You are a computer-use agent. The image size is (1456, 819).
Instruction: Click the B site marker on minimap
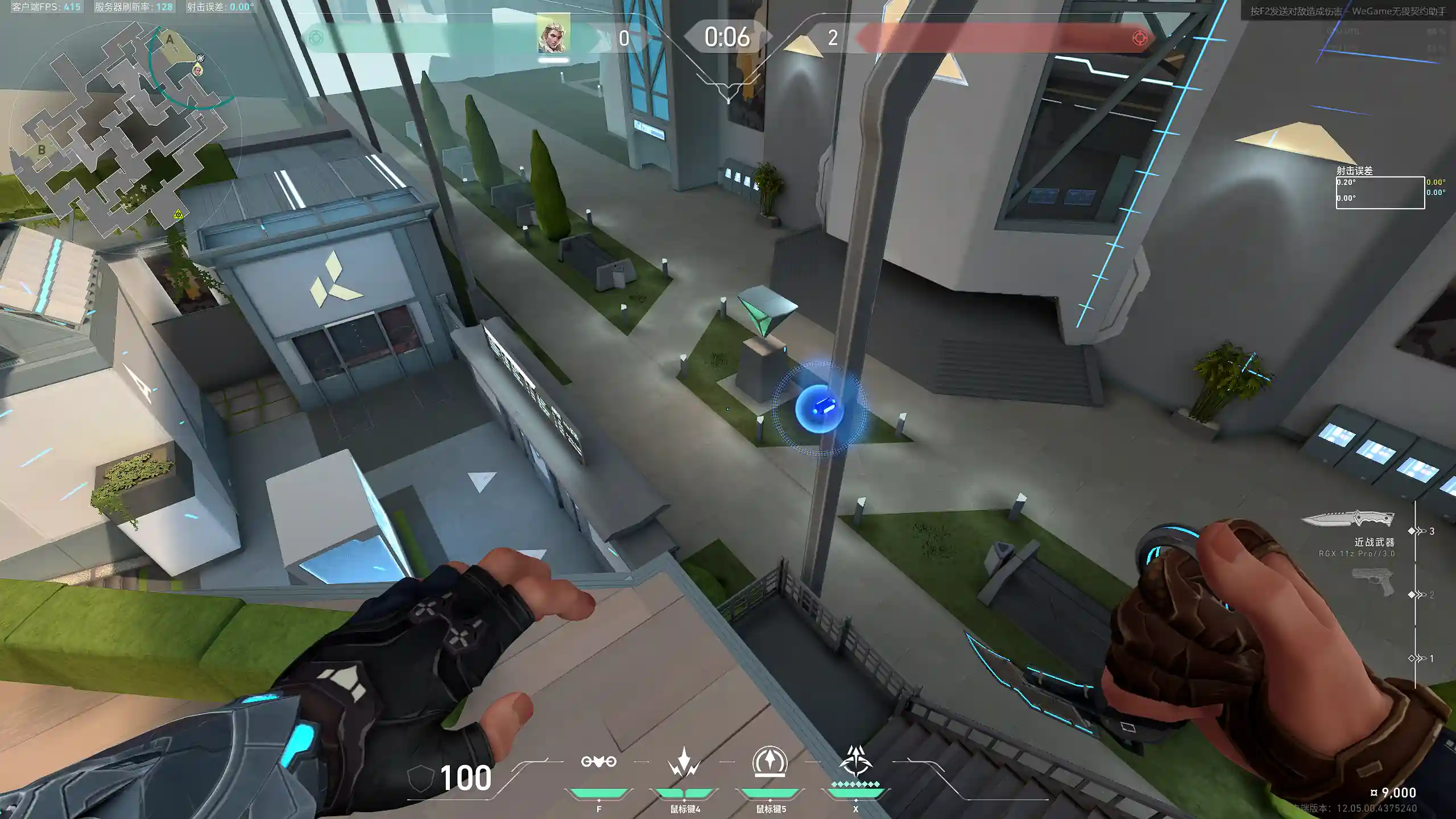(42, 150)
